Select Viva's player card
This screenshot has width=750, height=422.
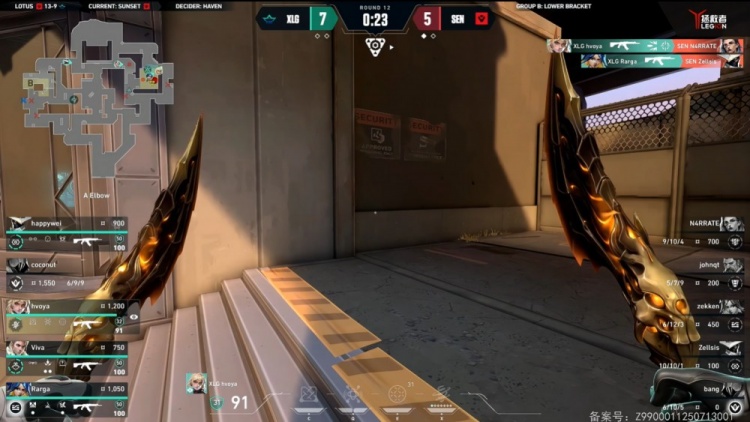pos(66,356)
